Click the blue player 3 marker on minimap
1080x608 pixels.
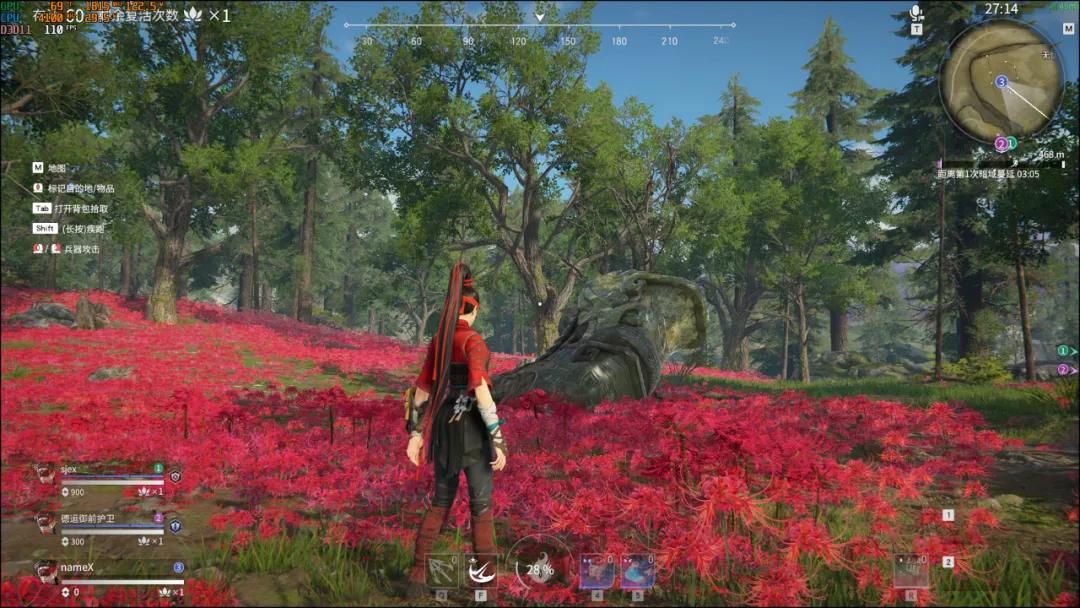[x=1000, y=81]
